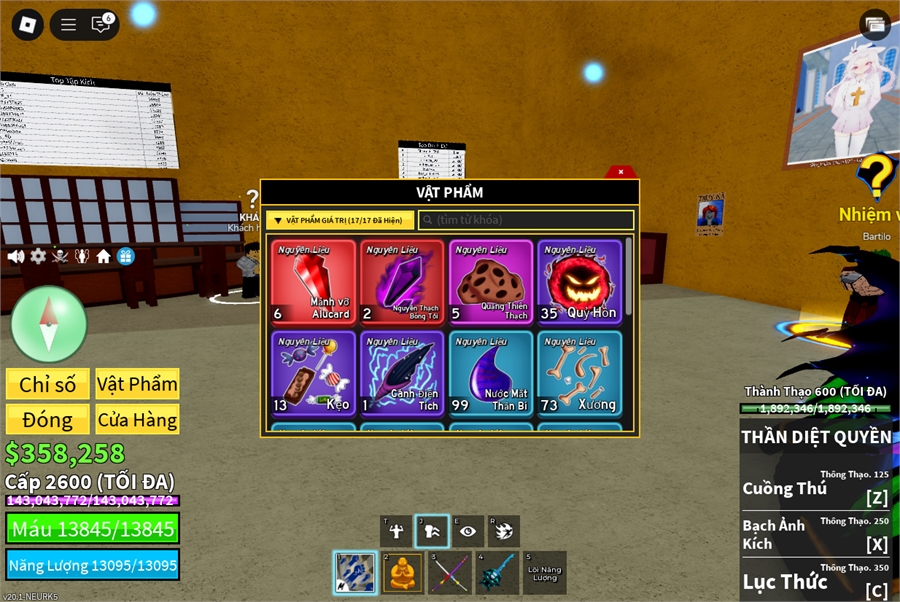Pick the Nước Mắt Thần Bí item
Image resolution: width=900 pixels, height=602 pixels.
pyautogui.click(x=491, y=374)
